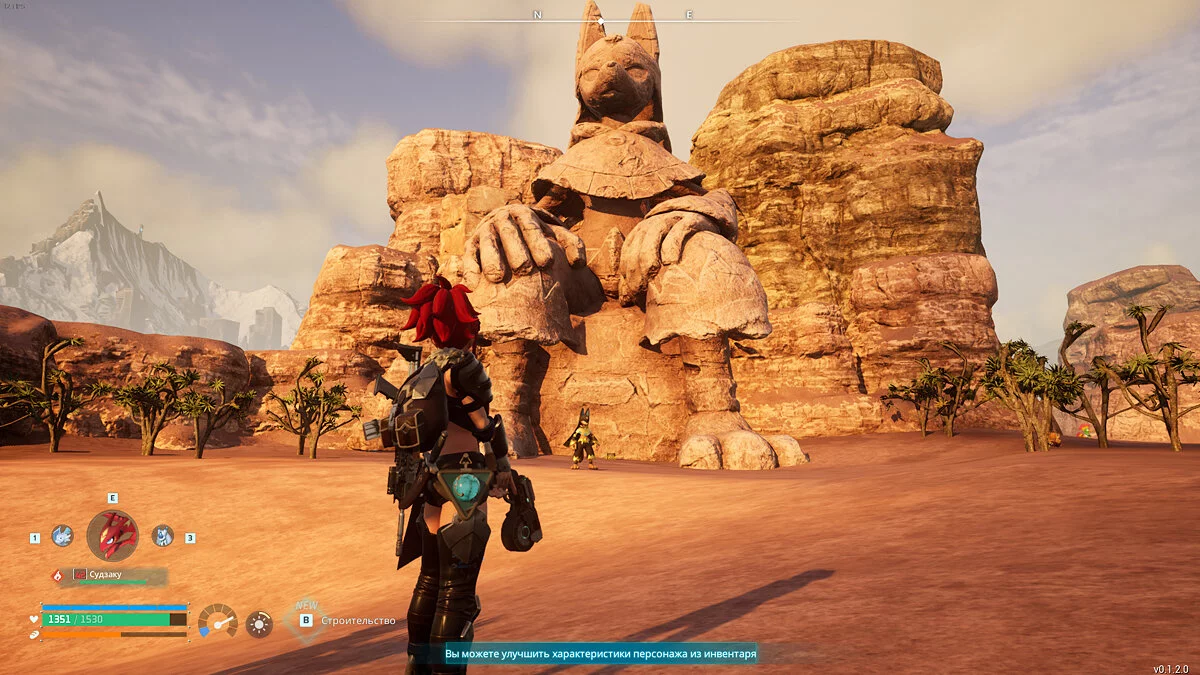Select the red Suzaku pal portrait
Screen dimensions: 1200x675
[x=112, y=535]
